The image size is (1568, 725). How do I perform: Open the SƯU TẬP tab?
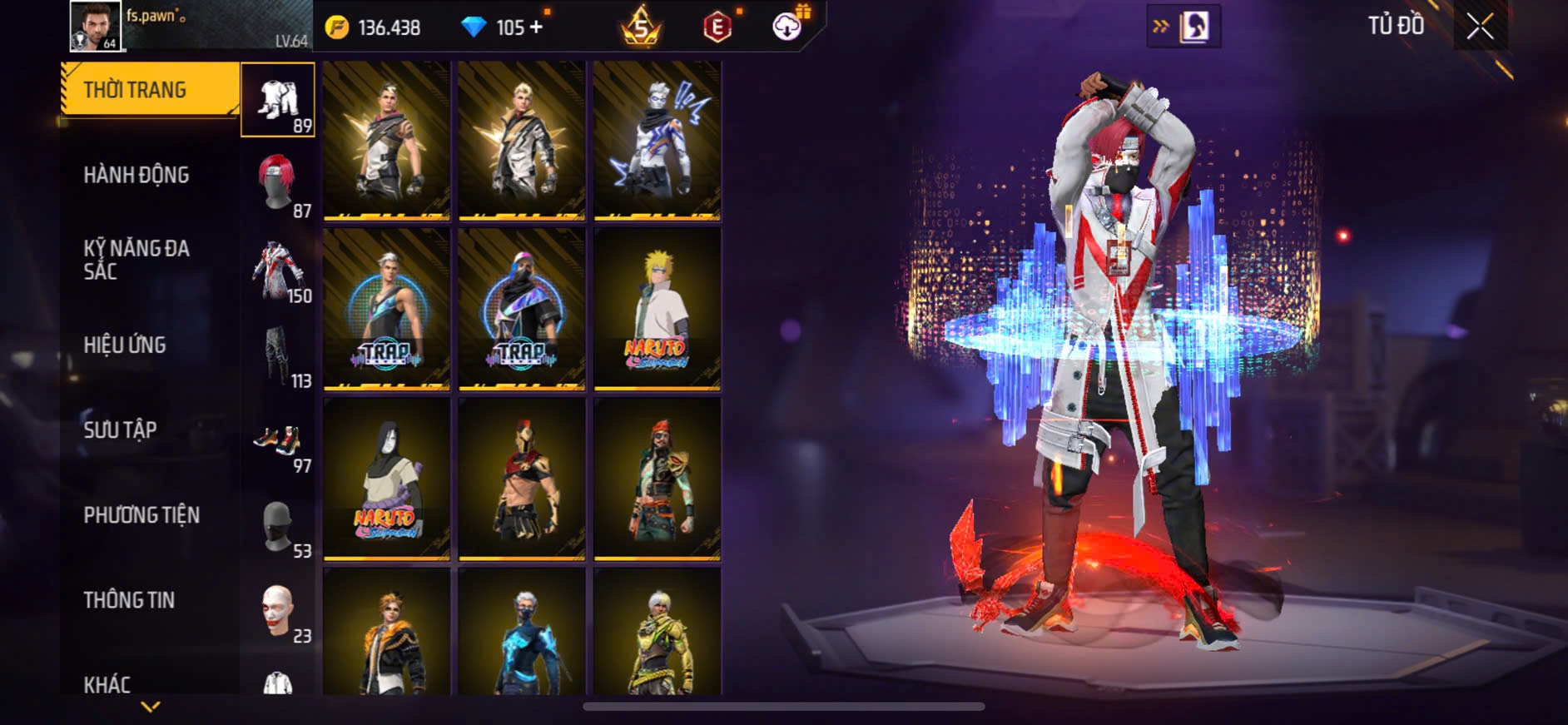click(x=120, y=430)
